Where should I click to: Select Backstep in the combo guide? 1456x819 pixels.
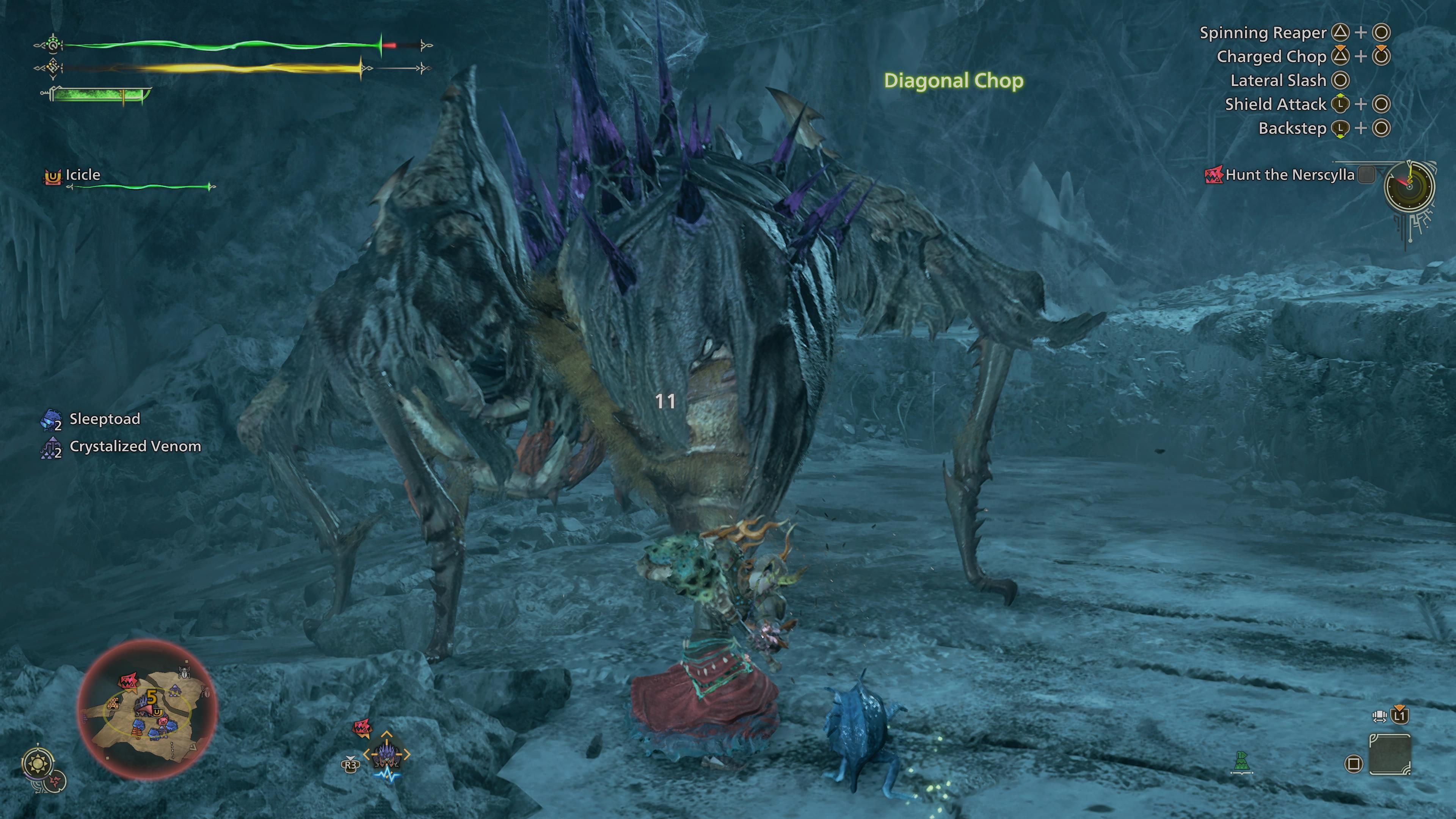click(1292, 128)
